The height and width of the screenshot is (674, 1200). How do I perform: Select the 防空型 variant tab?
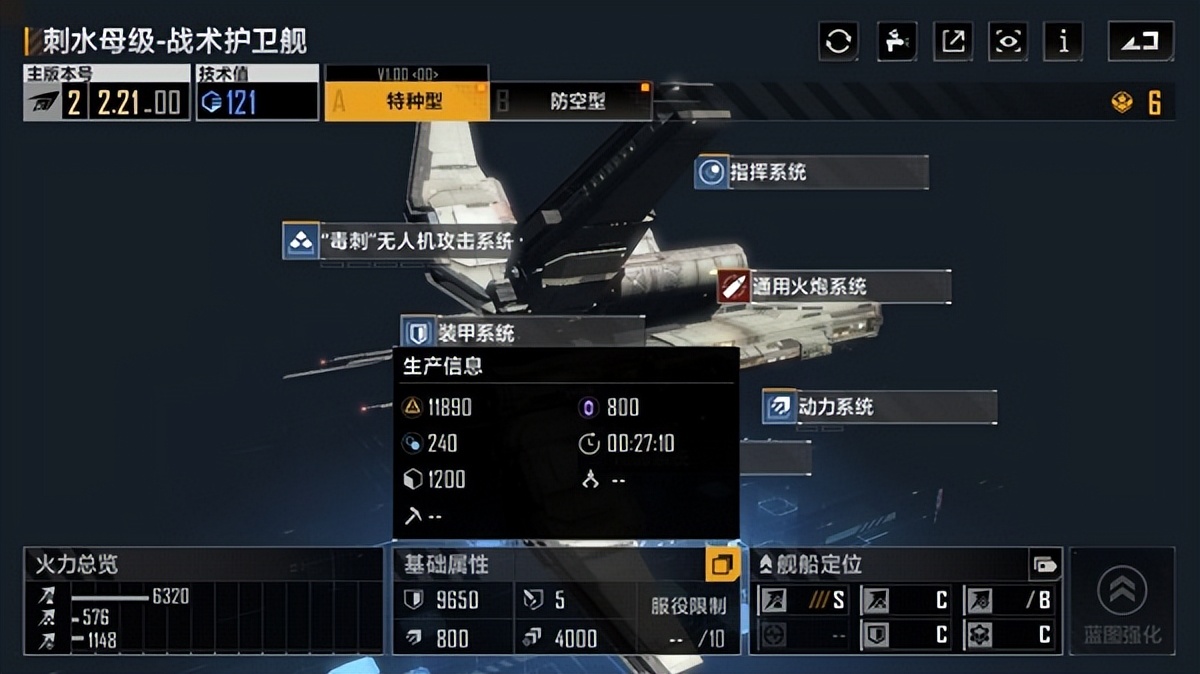point(571,101)
